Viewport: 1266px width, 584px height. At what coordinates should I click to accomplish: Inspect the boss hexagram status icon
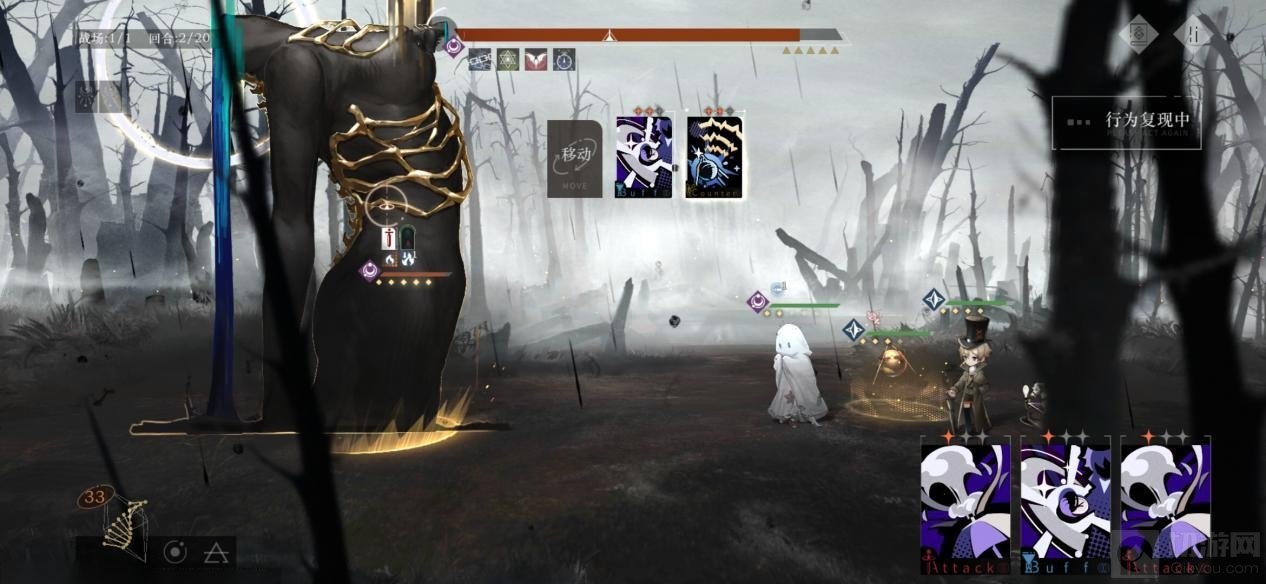pos(508,60)
